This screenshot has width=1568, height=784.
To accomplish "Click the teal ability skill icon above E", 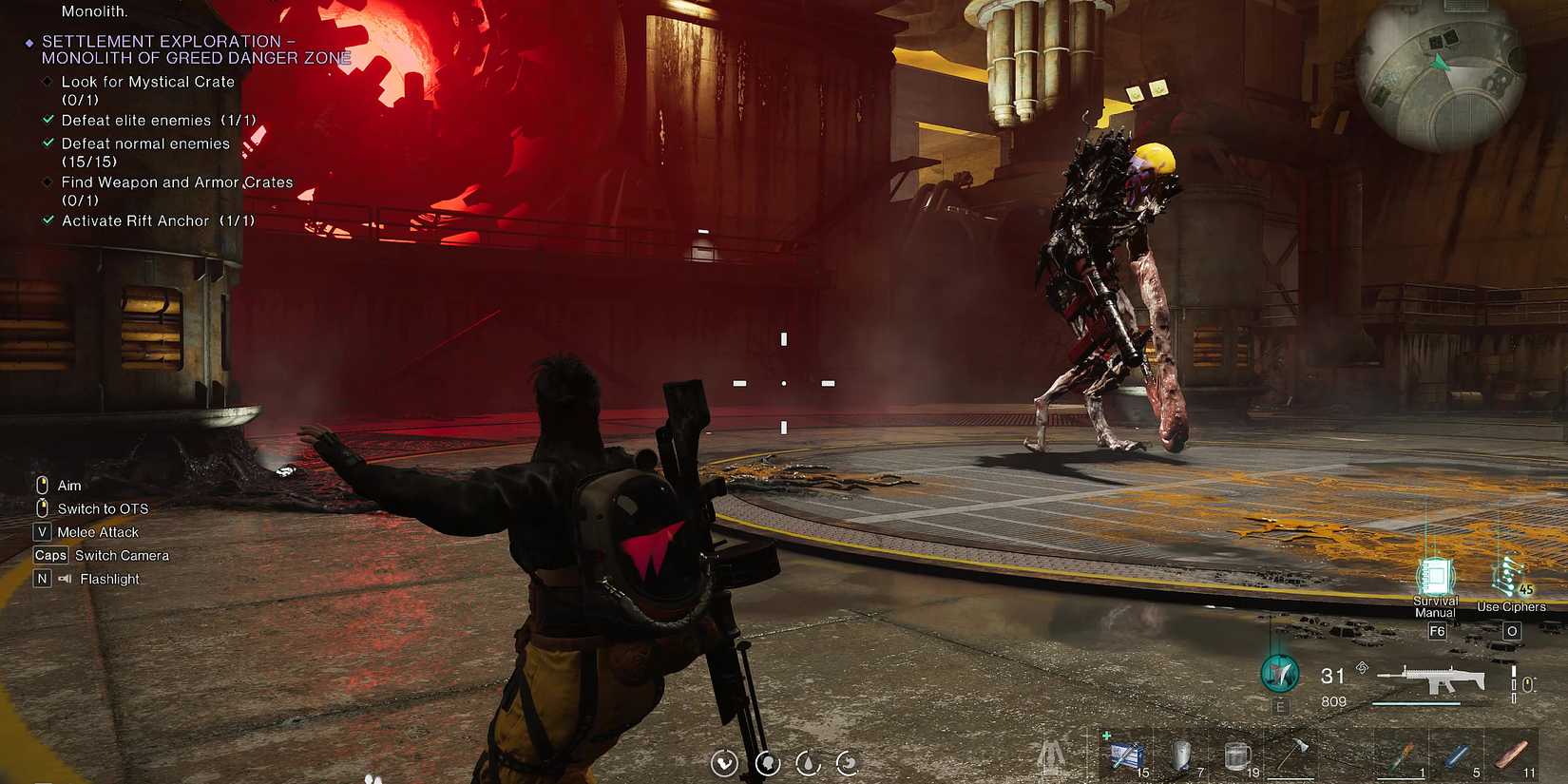I will tap(1278, 675).
